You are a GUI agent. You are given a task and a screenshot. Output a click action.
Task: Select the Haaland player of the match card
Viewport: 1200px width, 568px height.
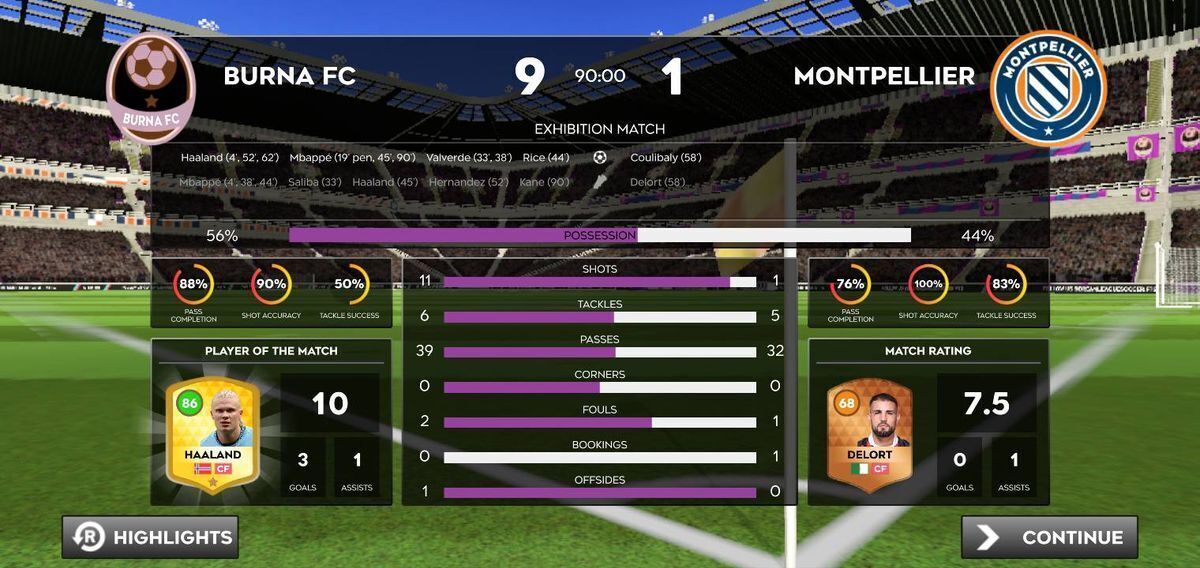pos(212,433)
